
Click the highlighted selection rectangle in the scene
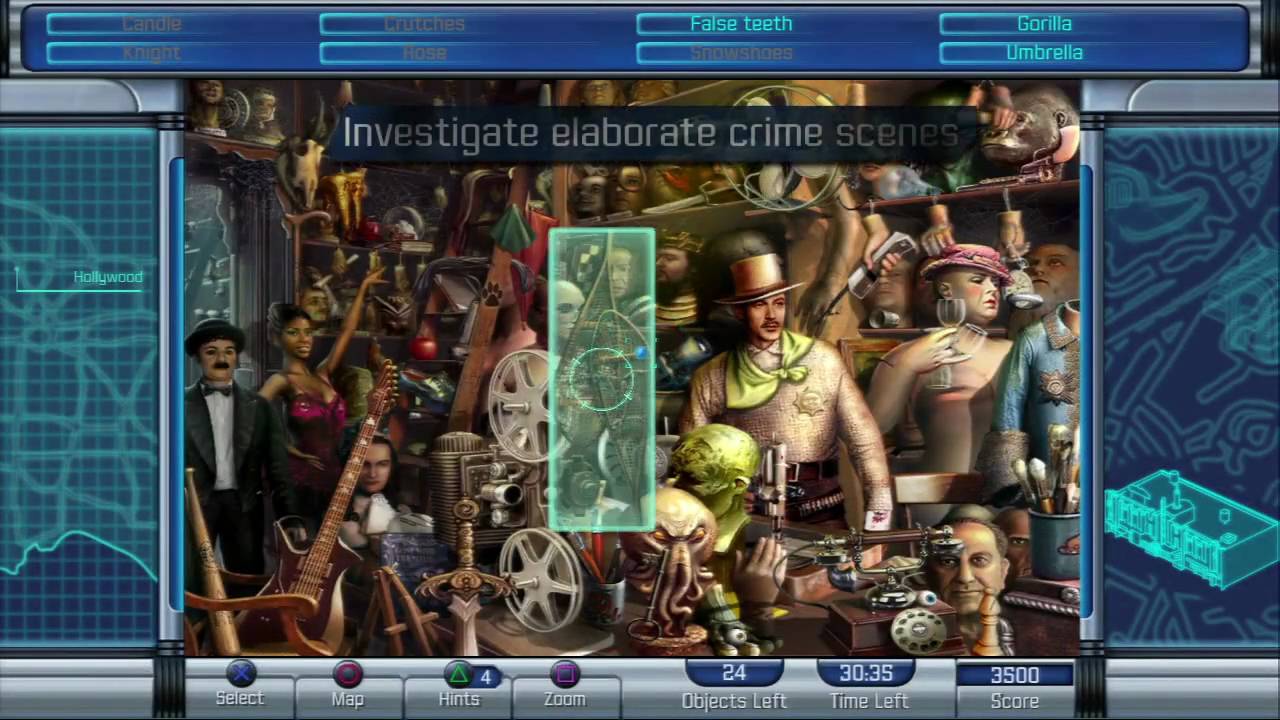coord(600,380)
